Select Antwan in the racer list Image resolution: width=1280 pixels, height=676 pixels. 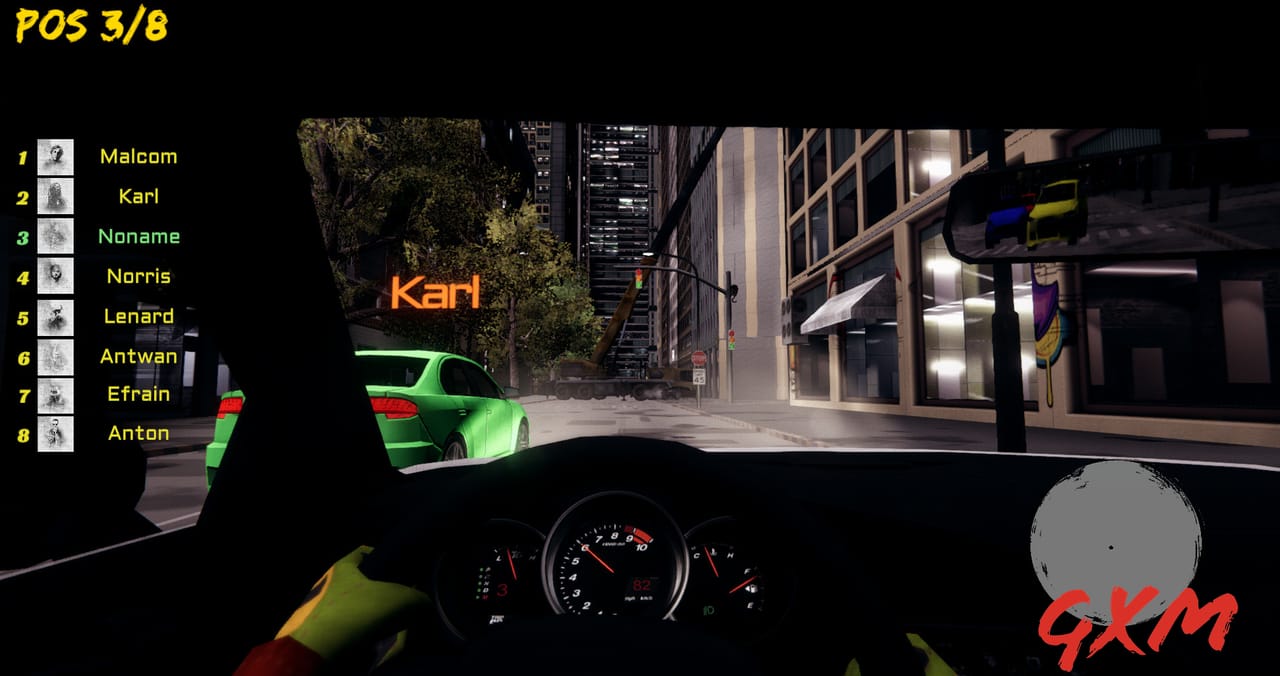pos(138,356)
